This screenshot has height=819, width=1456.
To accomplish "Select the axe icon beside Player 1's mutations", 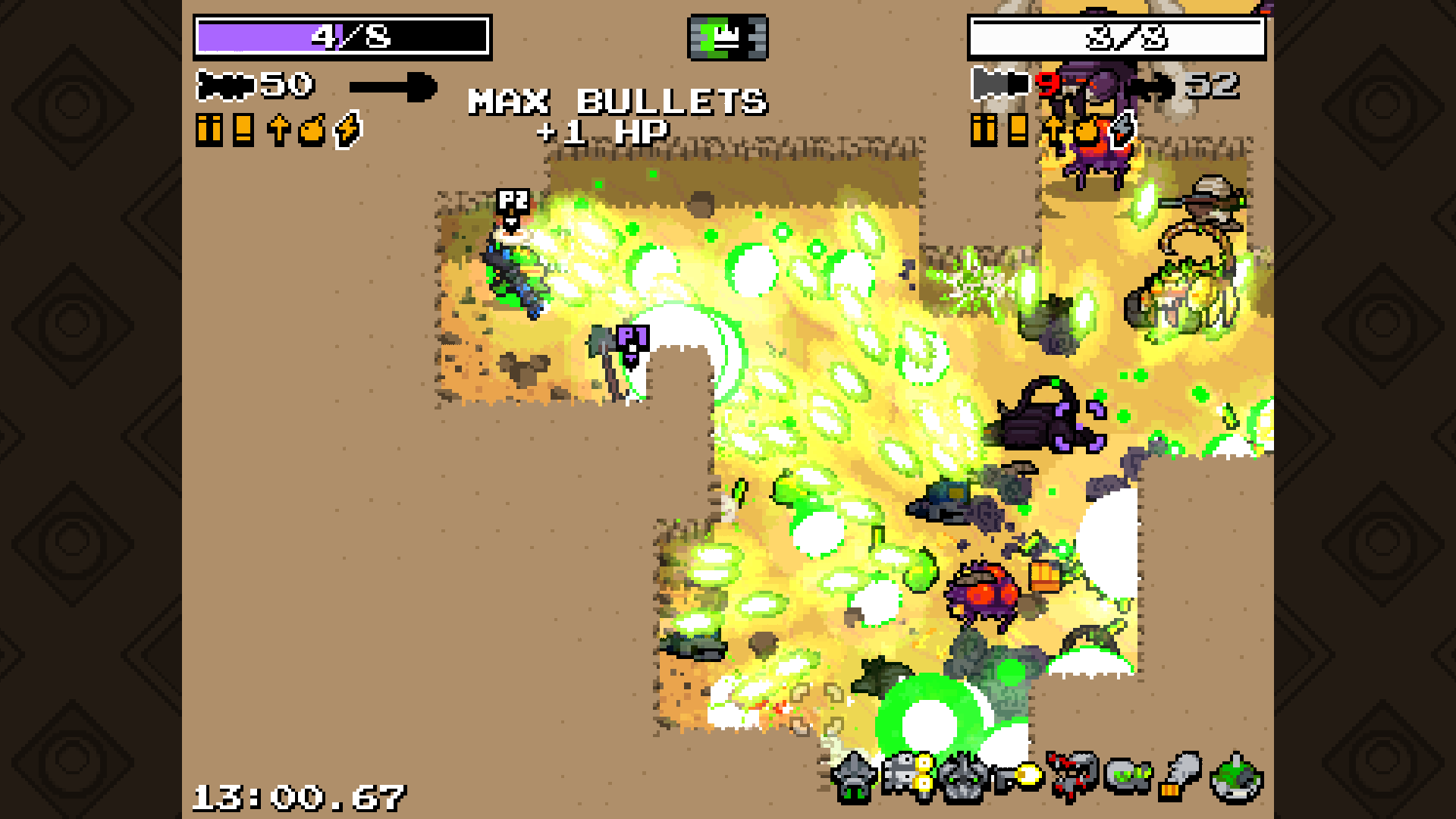I will [1122, 129].
